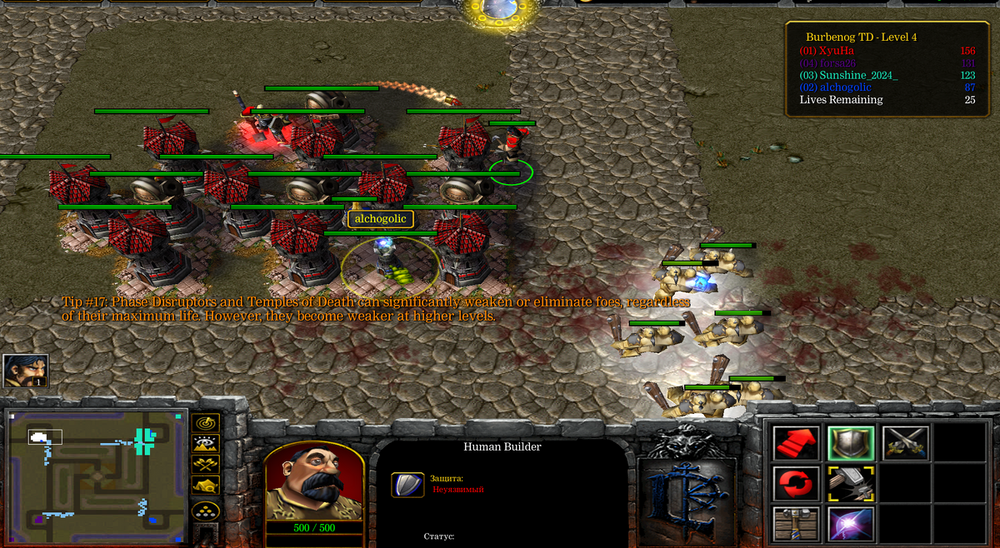Image resolution: width=1000 pixels, height=548 pixels.
Task: Cast the purple energy flash ability
Action: coord(851,524)
